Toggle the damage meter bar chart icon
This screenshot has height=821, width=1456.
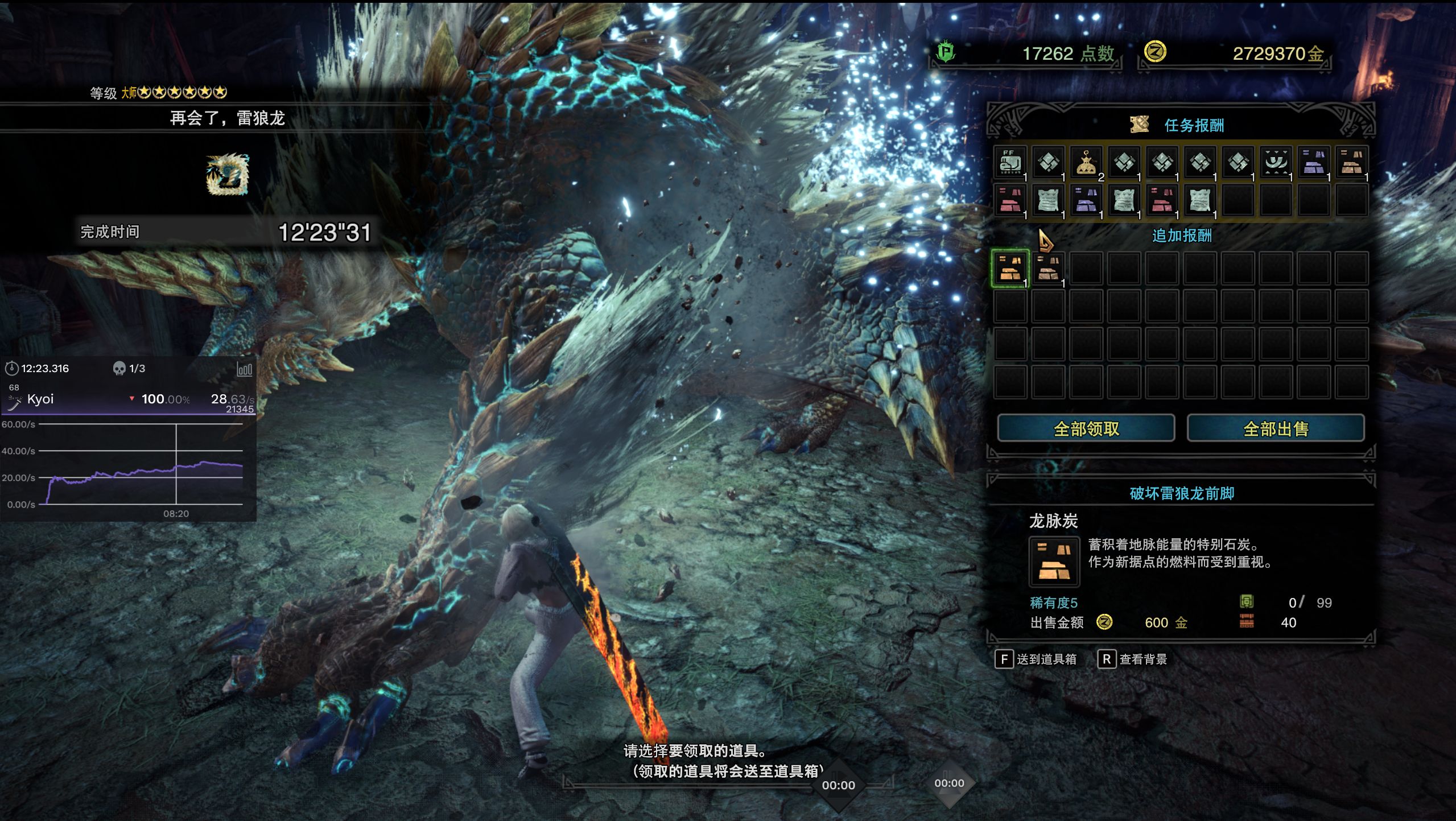[x=244, y=370]
